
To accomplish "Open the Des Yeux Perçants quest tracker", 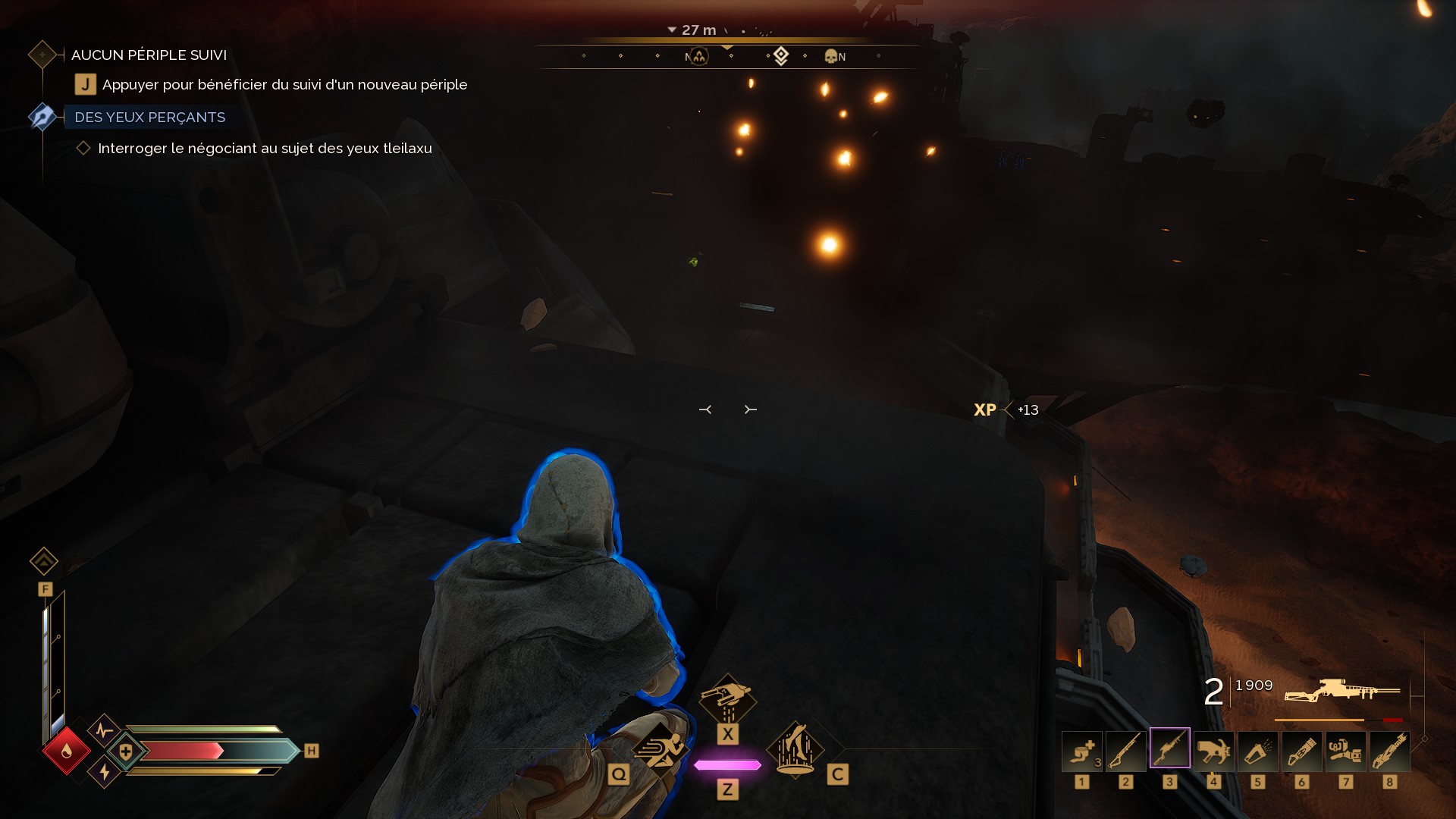I will 149,118.
